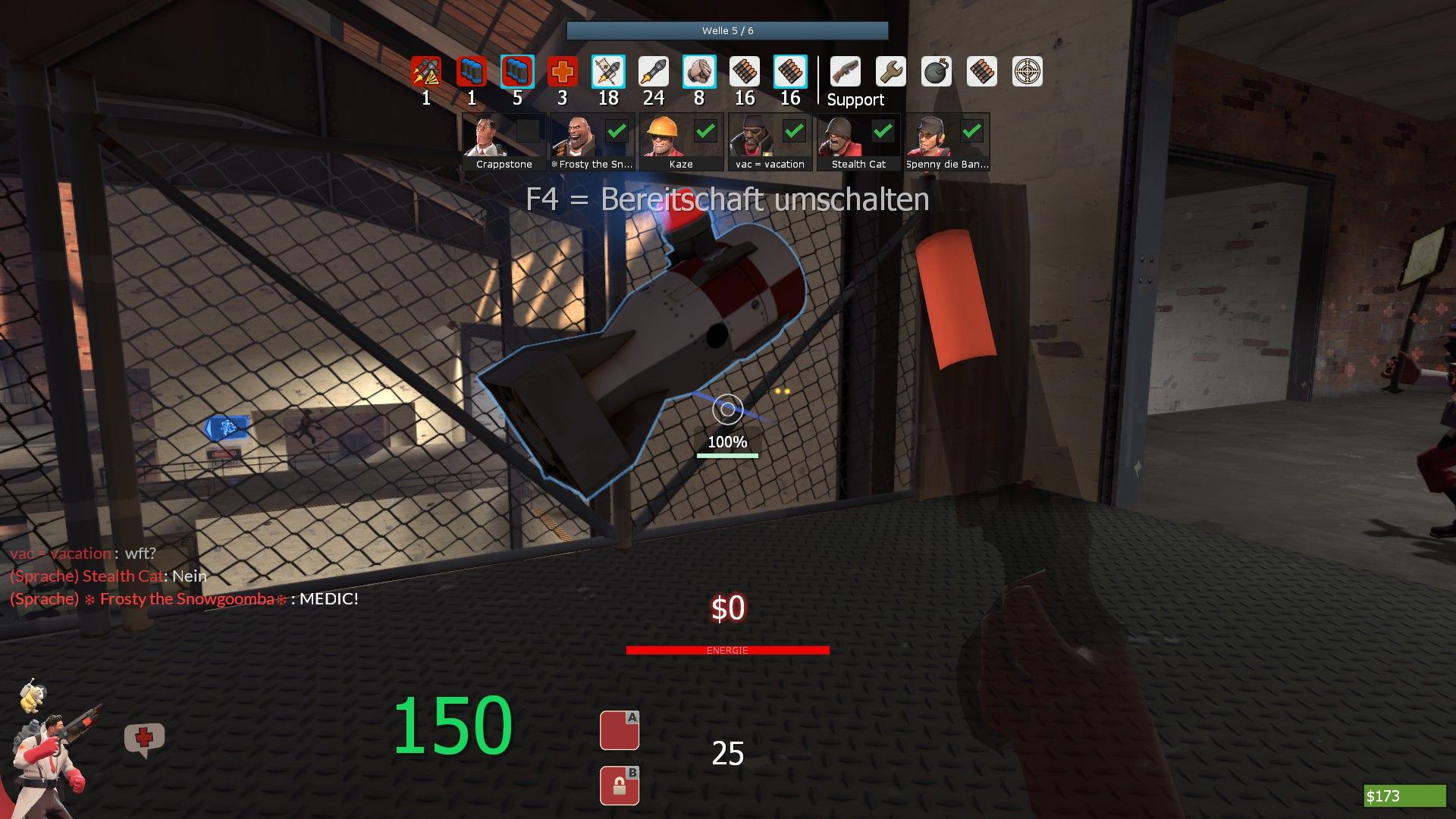Tick Crappstone's empty ready checkbox
Screen dimensions: 1456x819
coord(528,131)
